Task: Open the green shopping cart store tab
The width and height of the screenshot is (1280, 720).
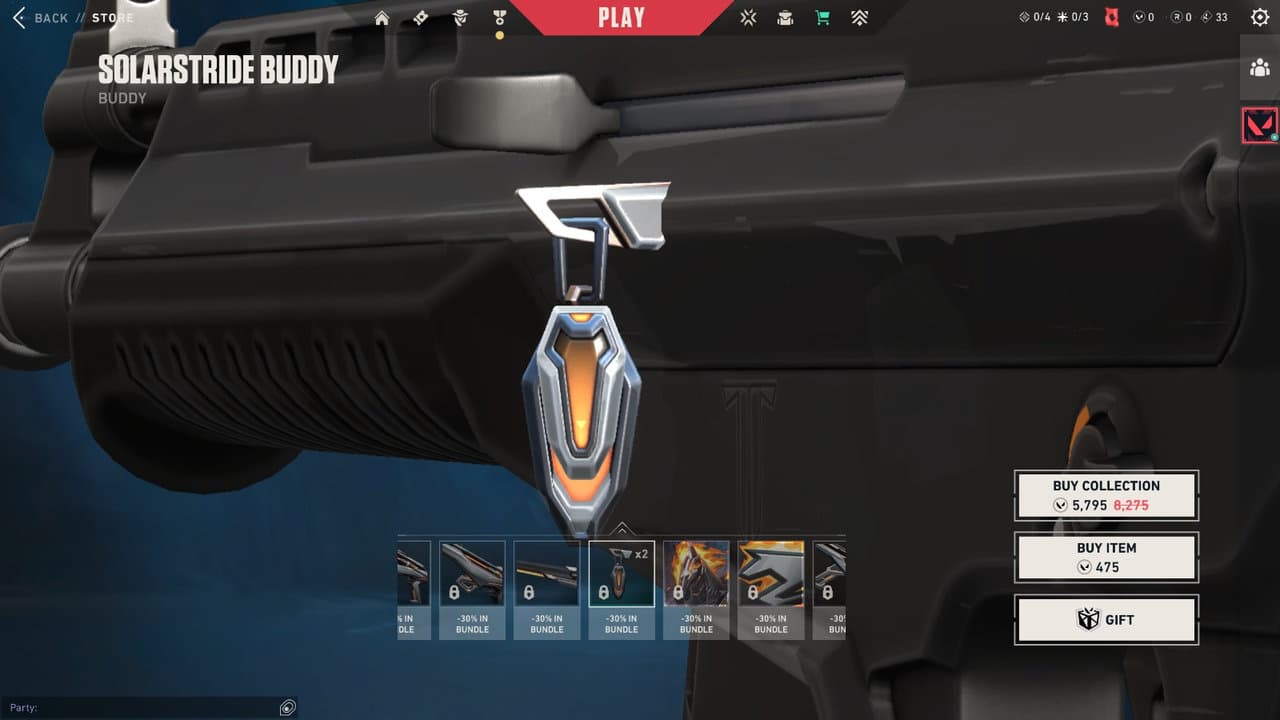Action: click(822, 18)
